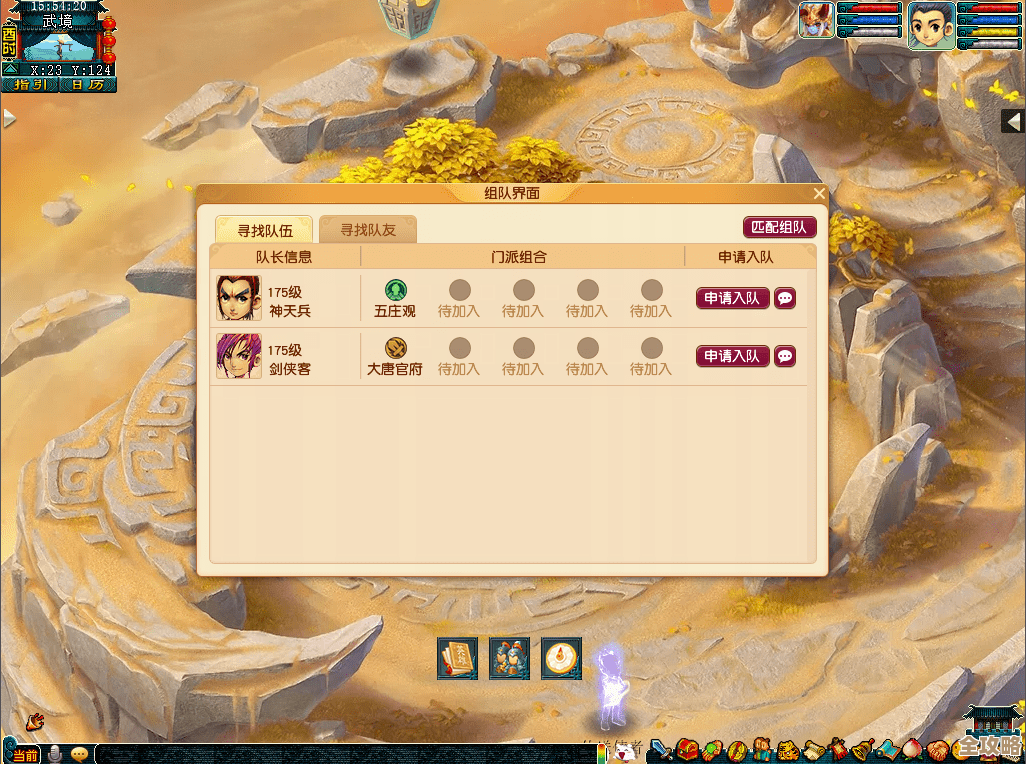Image resolution: width=1026 pixels, height=764 pixels.
Task: Open the book shortcut icon
Action: (x=457, y=658)
